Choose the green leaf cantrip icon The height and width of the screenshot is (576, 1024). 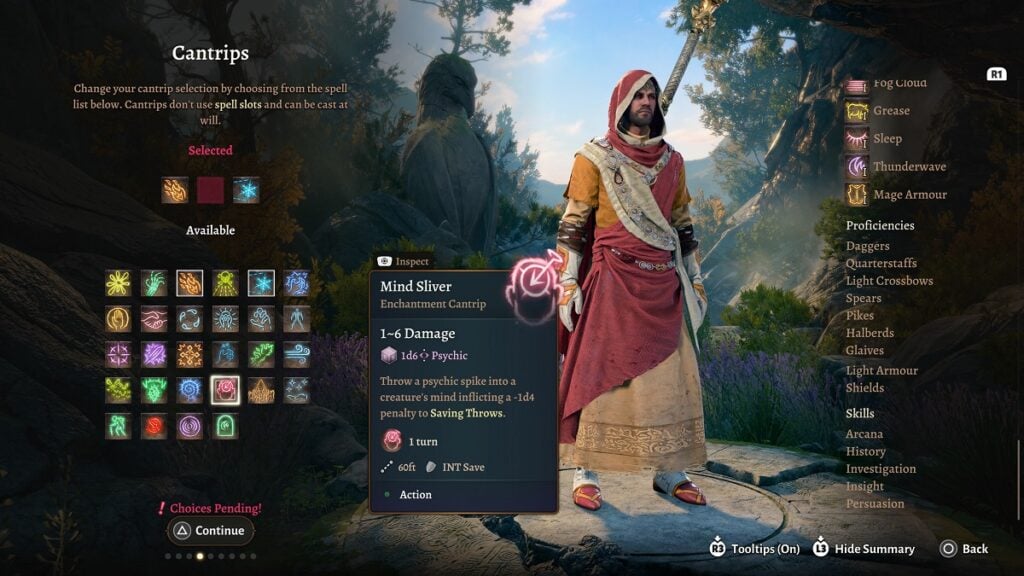tap(261, 354)
